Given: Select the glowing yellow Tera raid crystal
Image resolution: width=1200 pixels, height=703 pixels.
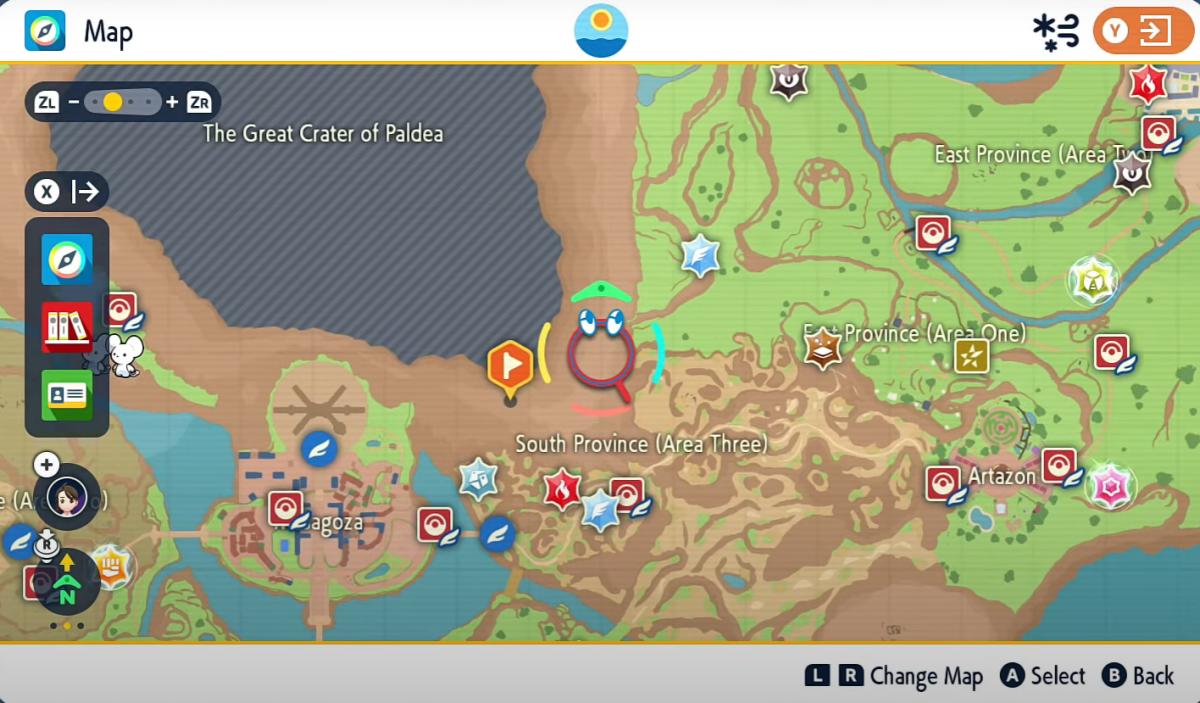Looking at the screenshot, I should 1092,281.
